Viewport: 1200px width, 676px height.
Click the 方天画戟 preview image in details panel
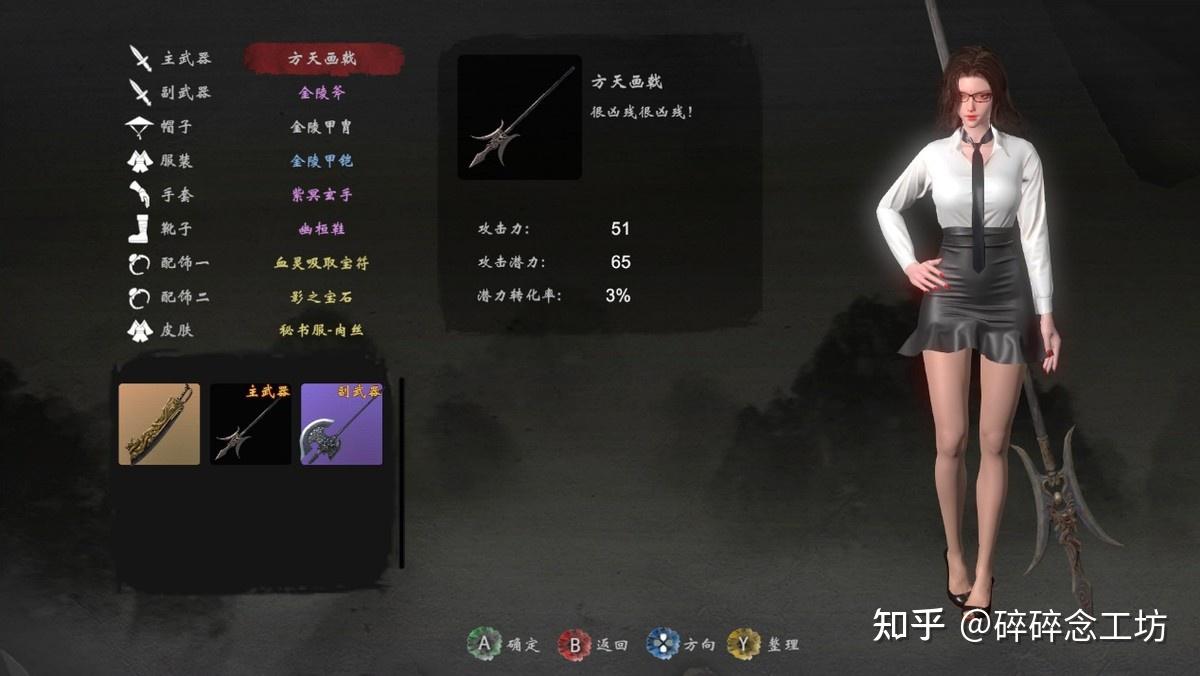[x=520, y=117]
